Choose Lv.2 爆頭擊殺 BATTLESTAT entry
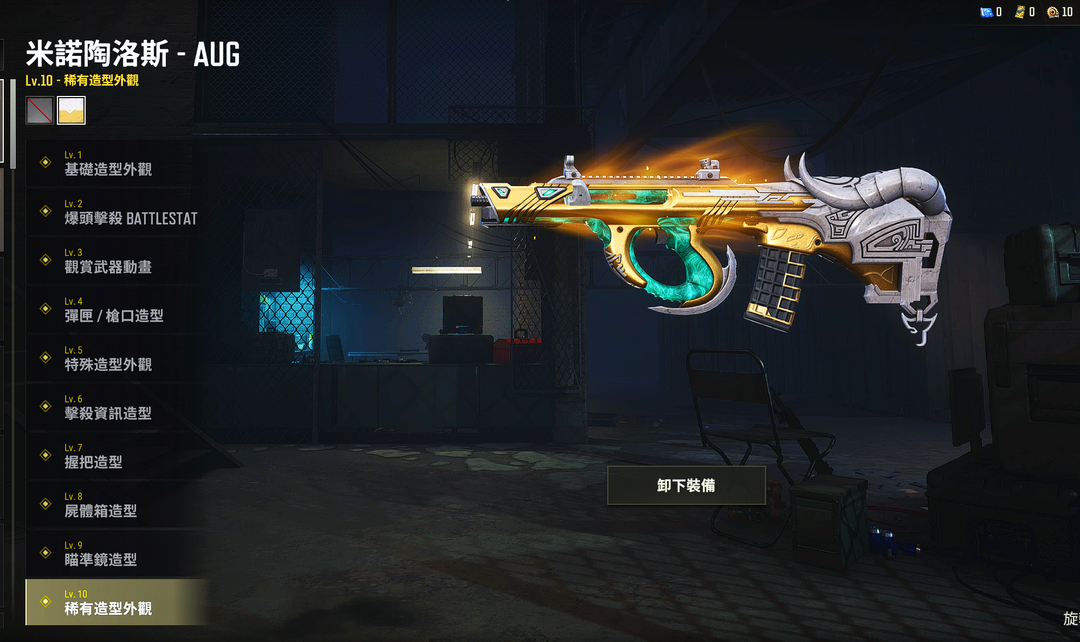The width and height of the screenshot is (1080, 642). click(130, 213)
